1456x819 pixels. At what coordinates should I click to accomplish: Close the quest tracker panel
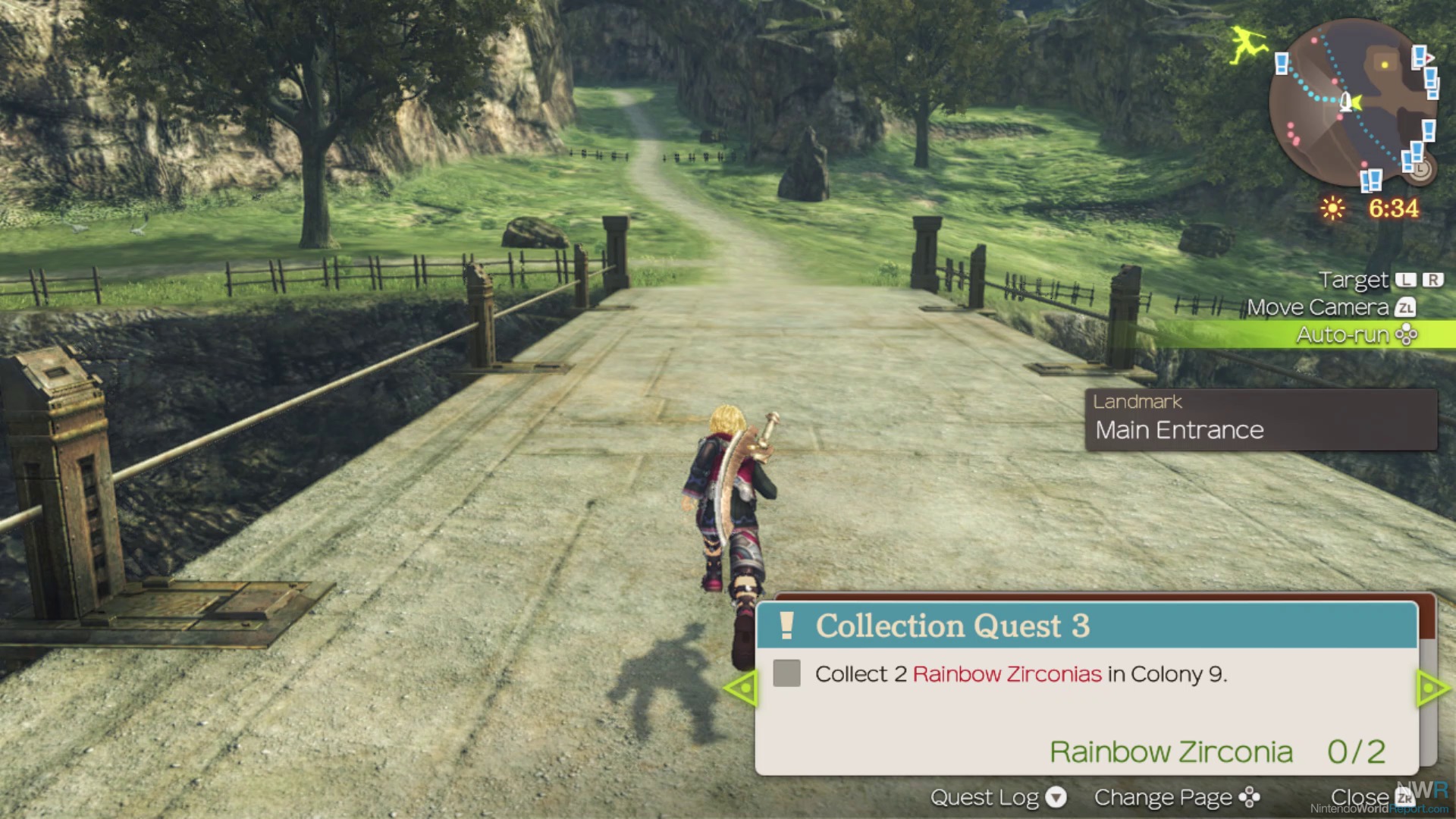tap(1371, 797)
